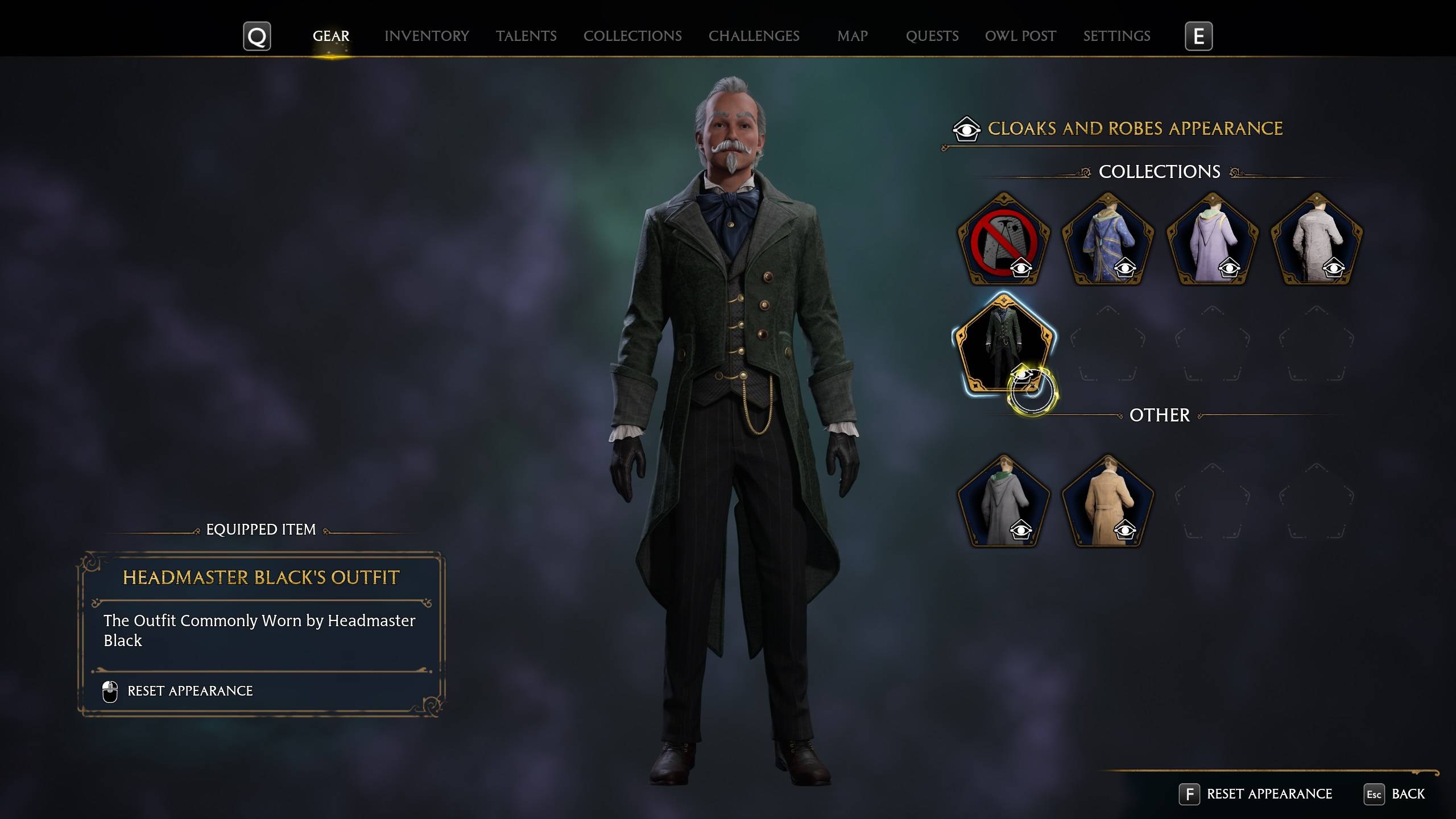Choose the grey hooded school robe appearance
1456x819 pixels.
coord(1003,502)
